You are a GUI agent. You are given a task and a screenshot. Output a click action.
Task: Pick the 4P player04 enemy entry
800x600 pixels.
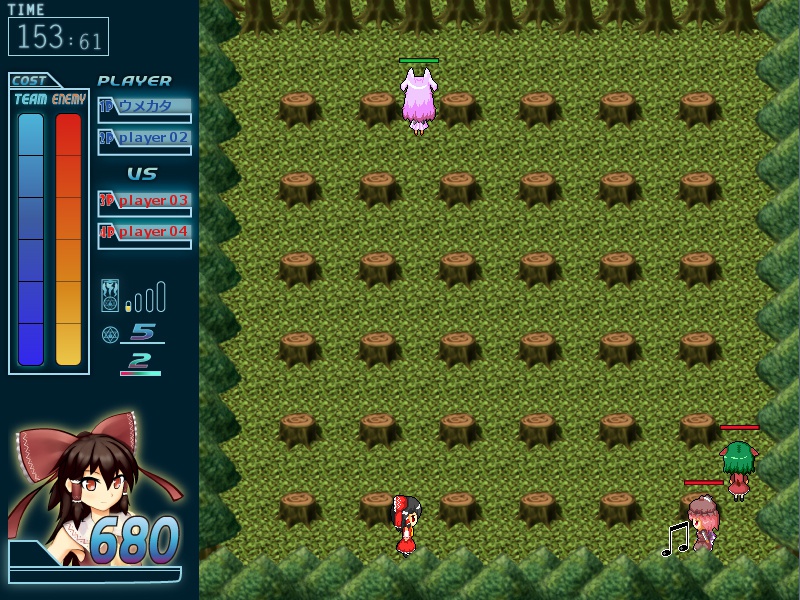click(144, 232)
